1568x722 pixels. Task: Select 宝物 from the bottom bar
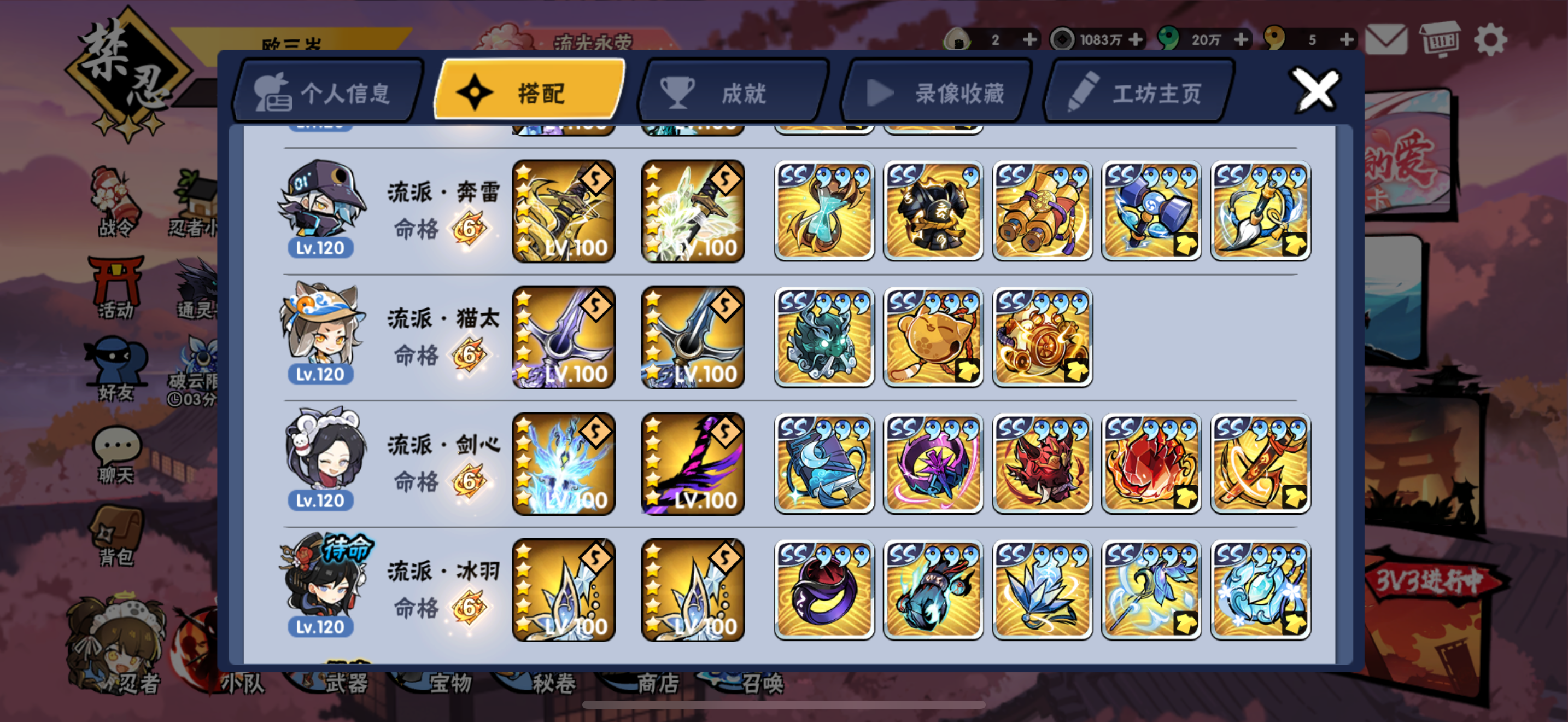coord(452,683)
